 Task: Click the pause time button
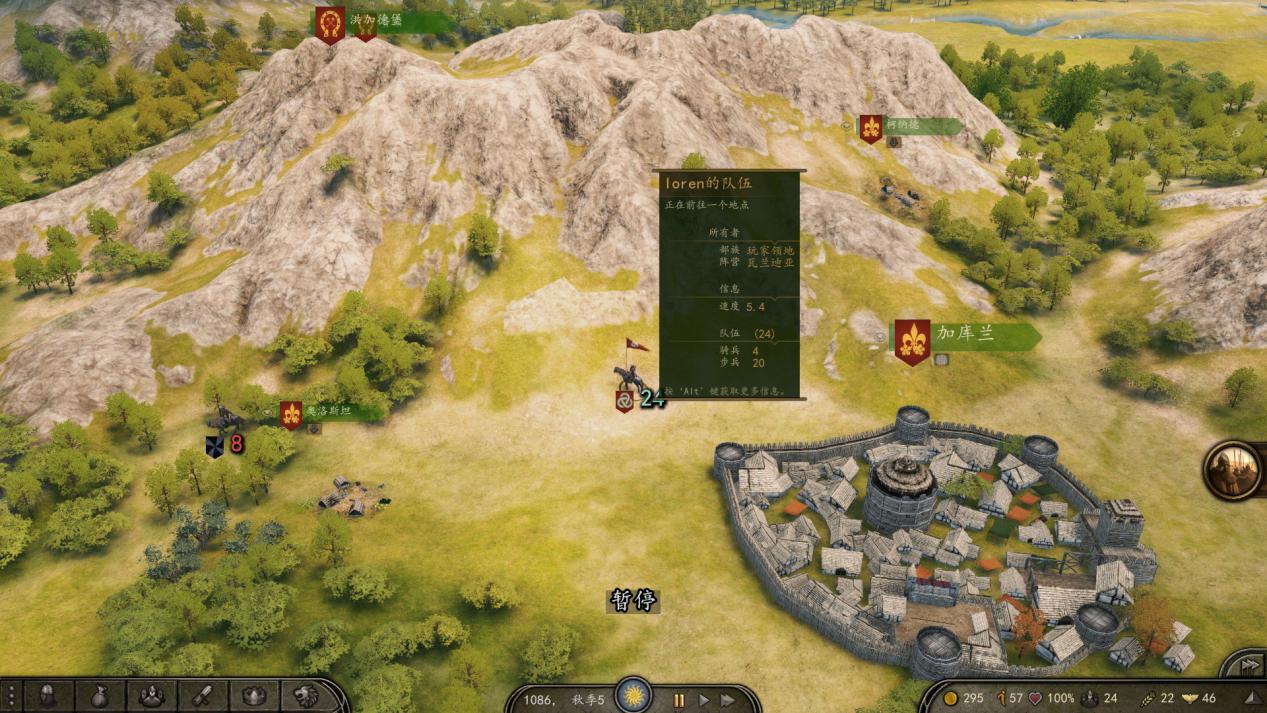[x=678, y=700]
